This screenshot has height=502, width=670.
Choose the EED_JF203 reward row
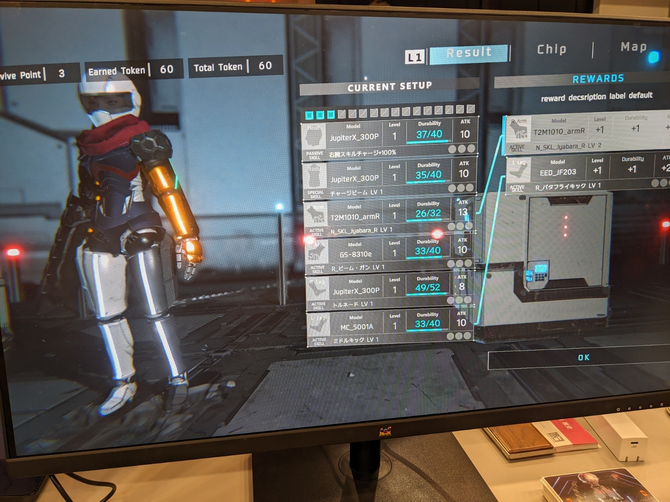tap(588, 171)
